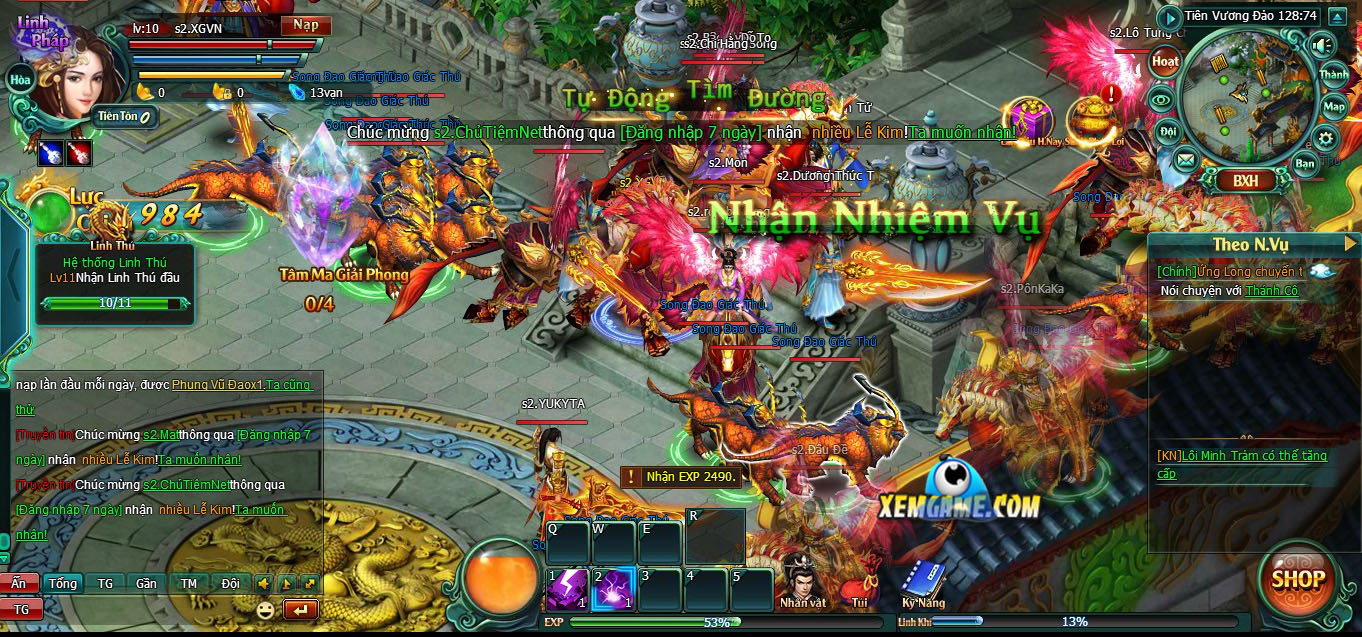This screenshot has height=637, width=1362.
Task: Hide the chat with the Ẩn button
Action: (19, 584)
